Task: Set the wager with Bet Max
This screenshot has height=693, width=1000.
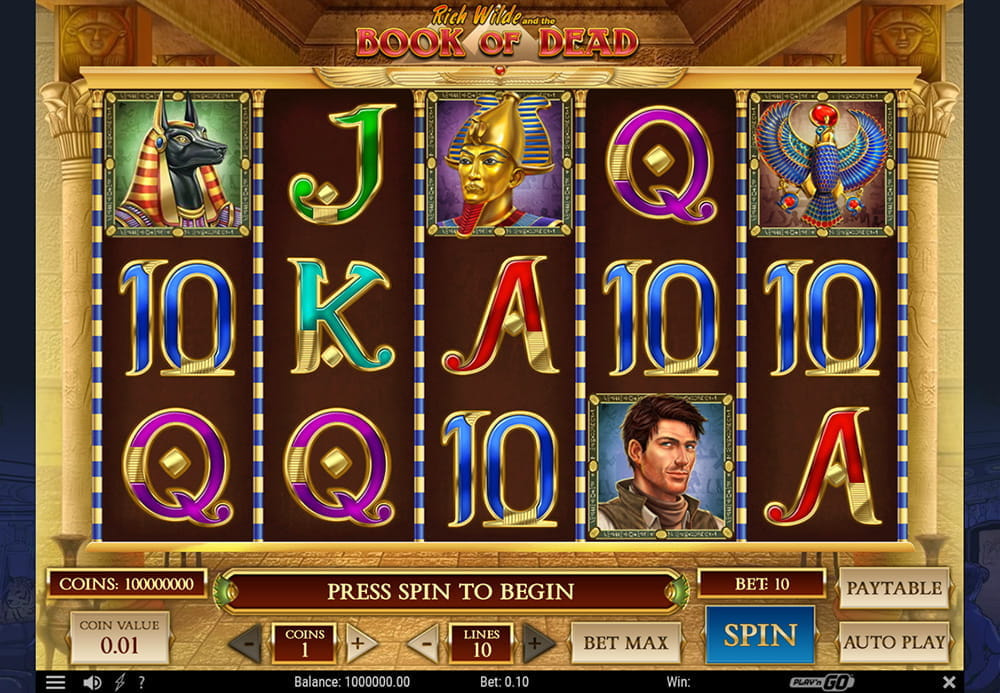Action: coord(625,642)
